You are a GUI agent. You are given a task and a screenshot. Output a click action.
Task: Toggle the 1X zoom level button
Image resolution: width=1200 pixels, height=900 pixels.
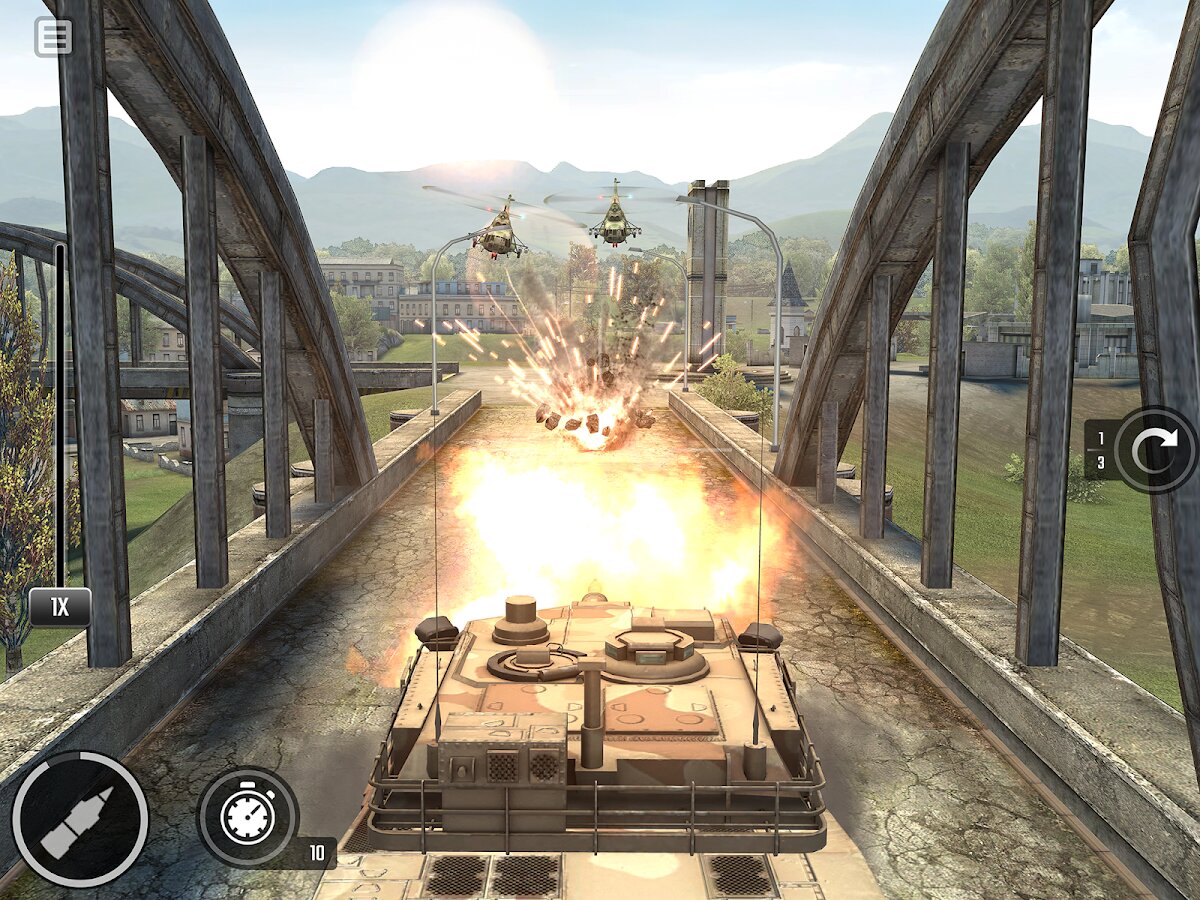[60, 607]
